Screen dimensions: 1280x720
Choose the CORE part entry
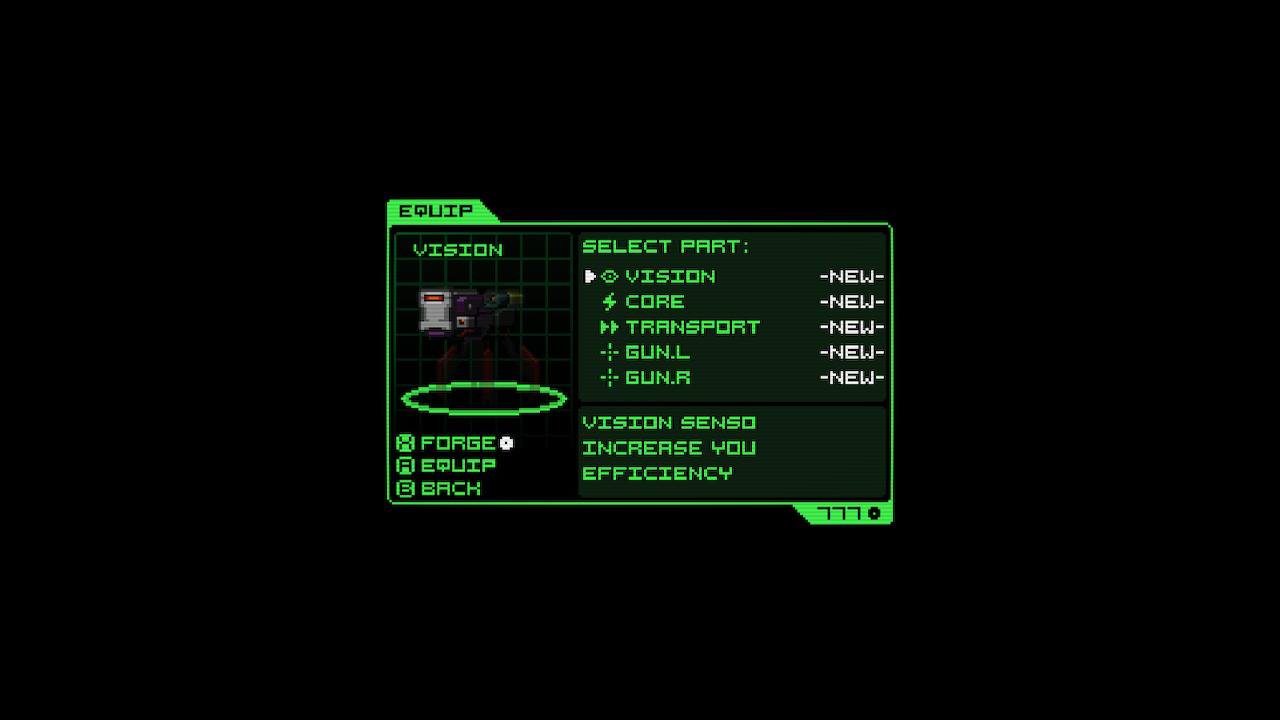click(655, 302)
